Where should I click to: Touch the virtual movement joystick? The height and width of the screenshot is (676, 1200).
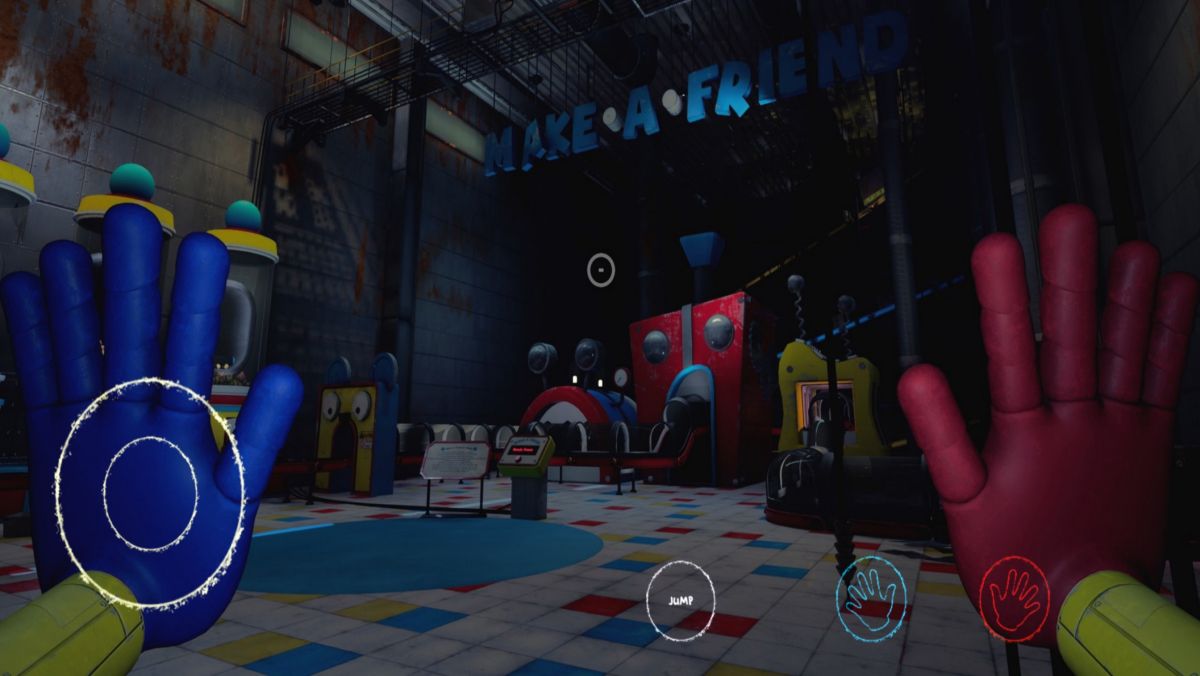coord(150,493)
